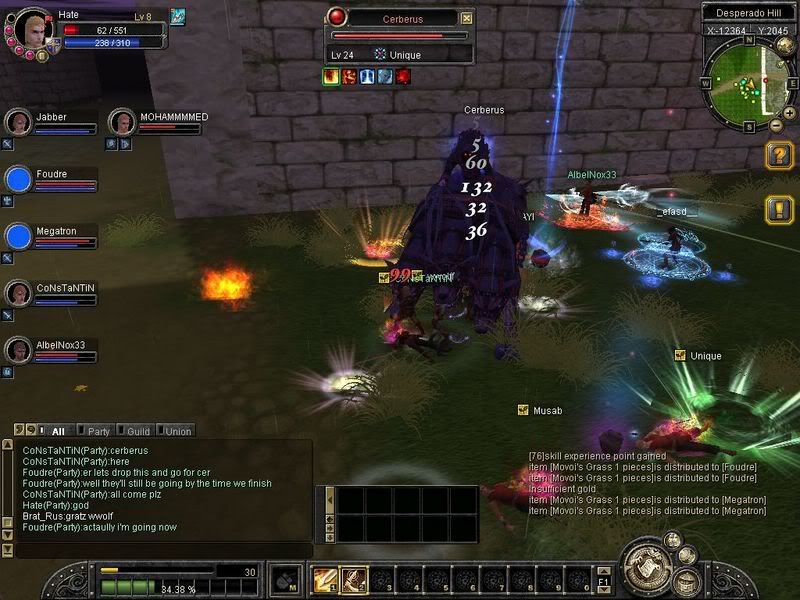Screen dimensions: 800x600
Task: Select party member Jabber's portrait
Action: 17,122
